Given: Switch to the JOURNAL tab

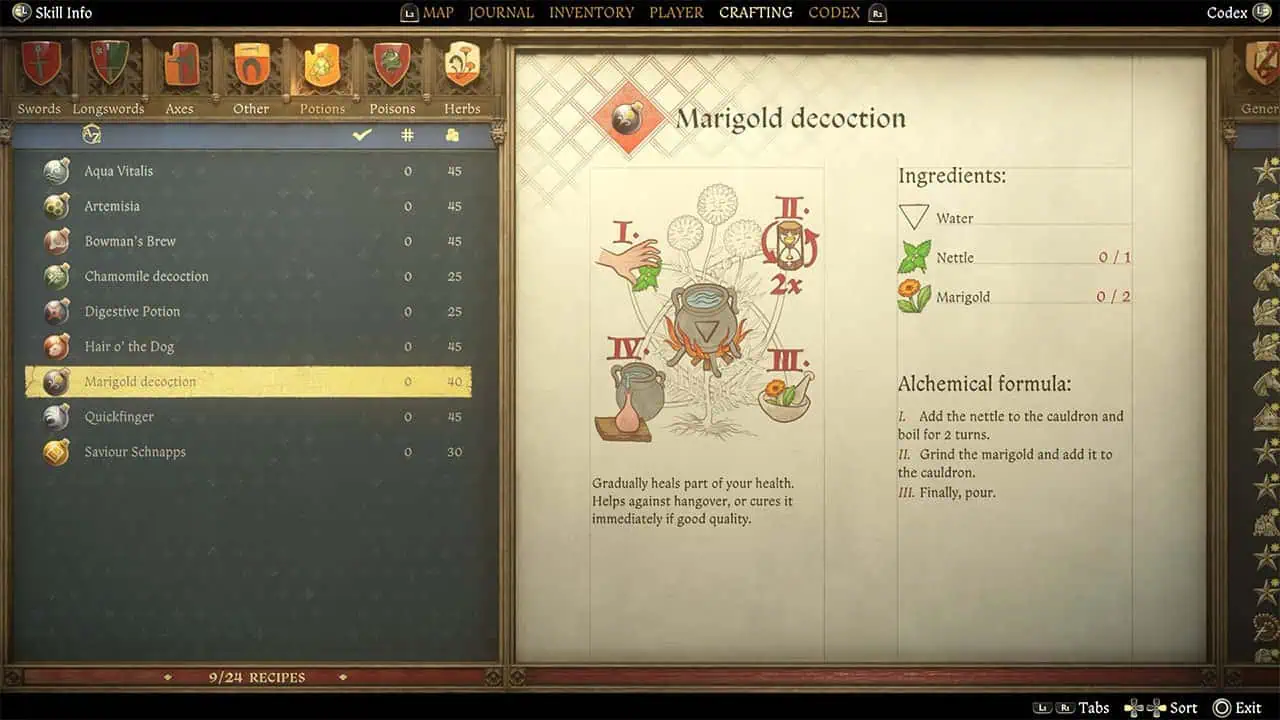Looking at the screenshot, I should coord(501,13).
